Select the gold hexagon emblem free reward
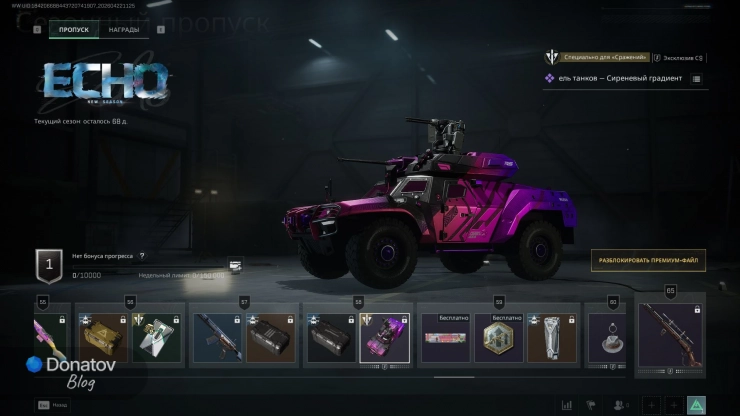Viewport: 740px width, 416px height. (x=499, y=338)
